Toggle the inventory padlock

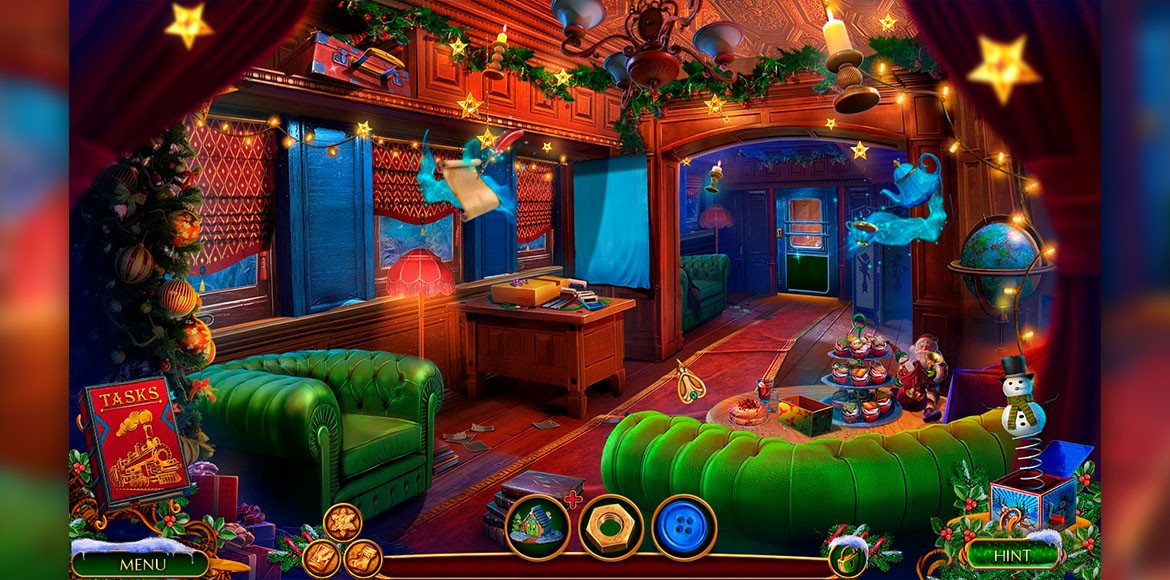click(x=846, y=559)
